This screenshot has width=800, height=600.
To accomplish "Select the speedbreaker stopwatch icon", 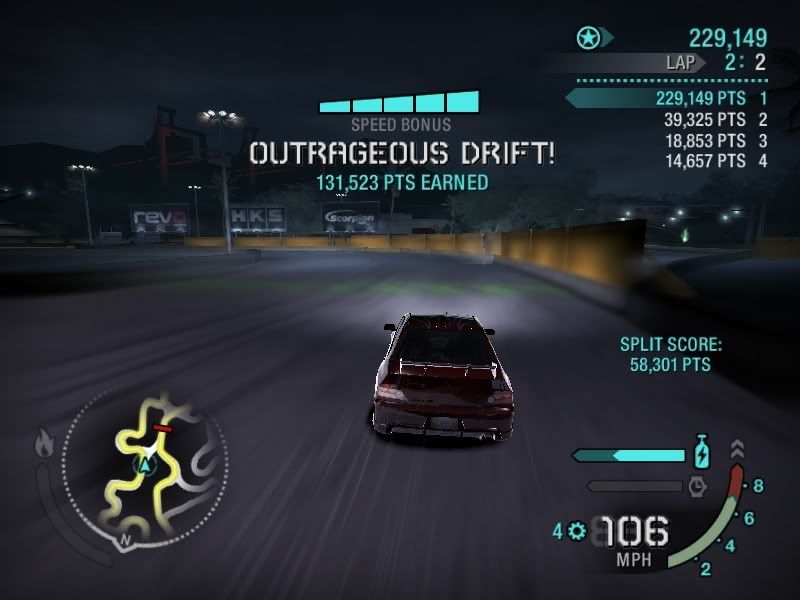I will click(x=698, y=486).
